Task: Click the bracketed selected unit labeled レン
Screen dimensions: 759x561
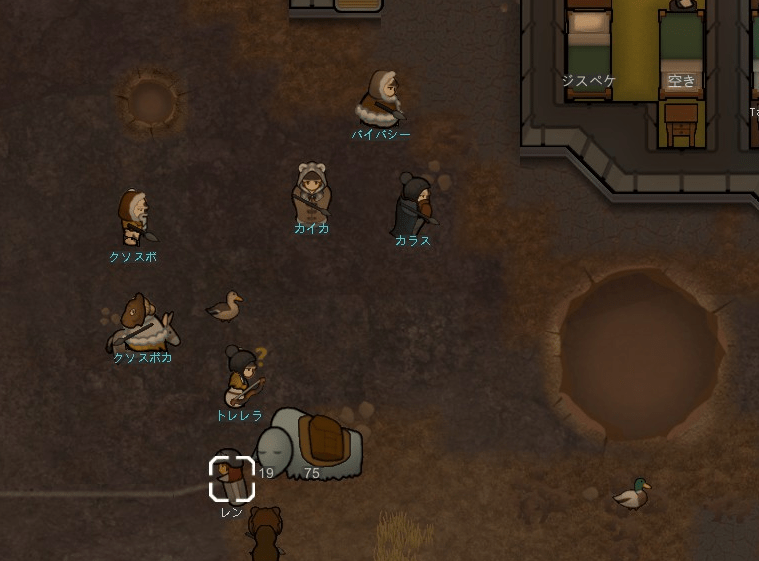Action: click(x=232, y=478)
